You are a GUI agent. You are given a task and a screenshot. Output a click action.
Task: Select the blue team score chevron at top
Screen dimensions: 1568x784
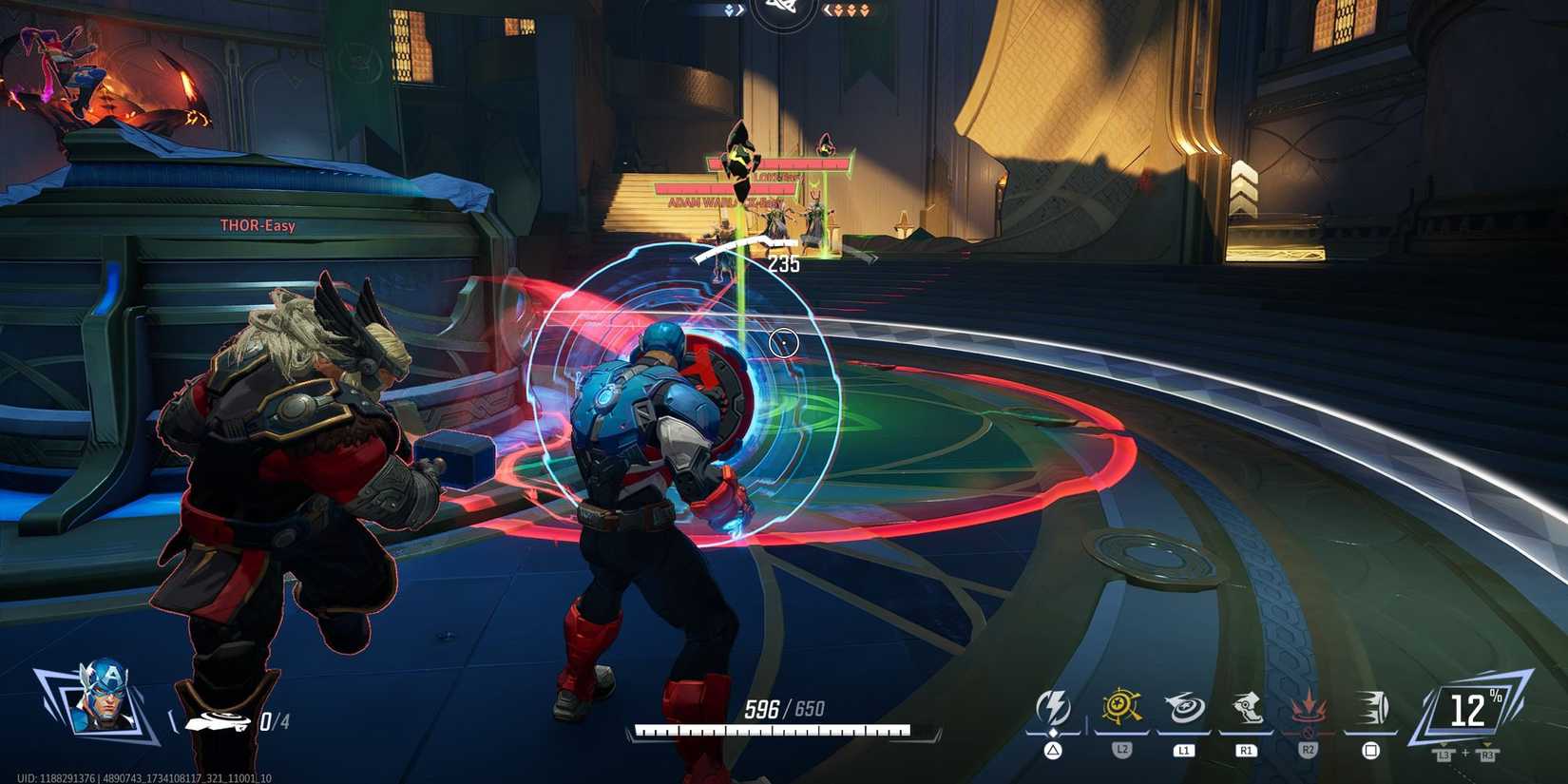728,10
